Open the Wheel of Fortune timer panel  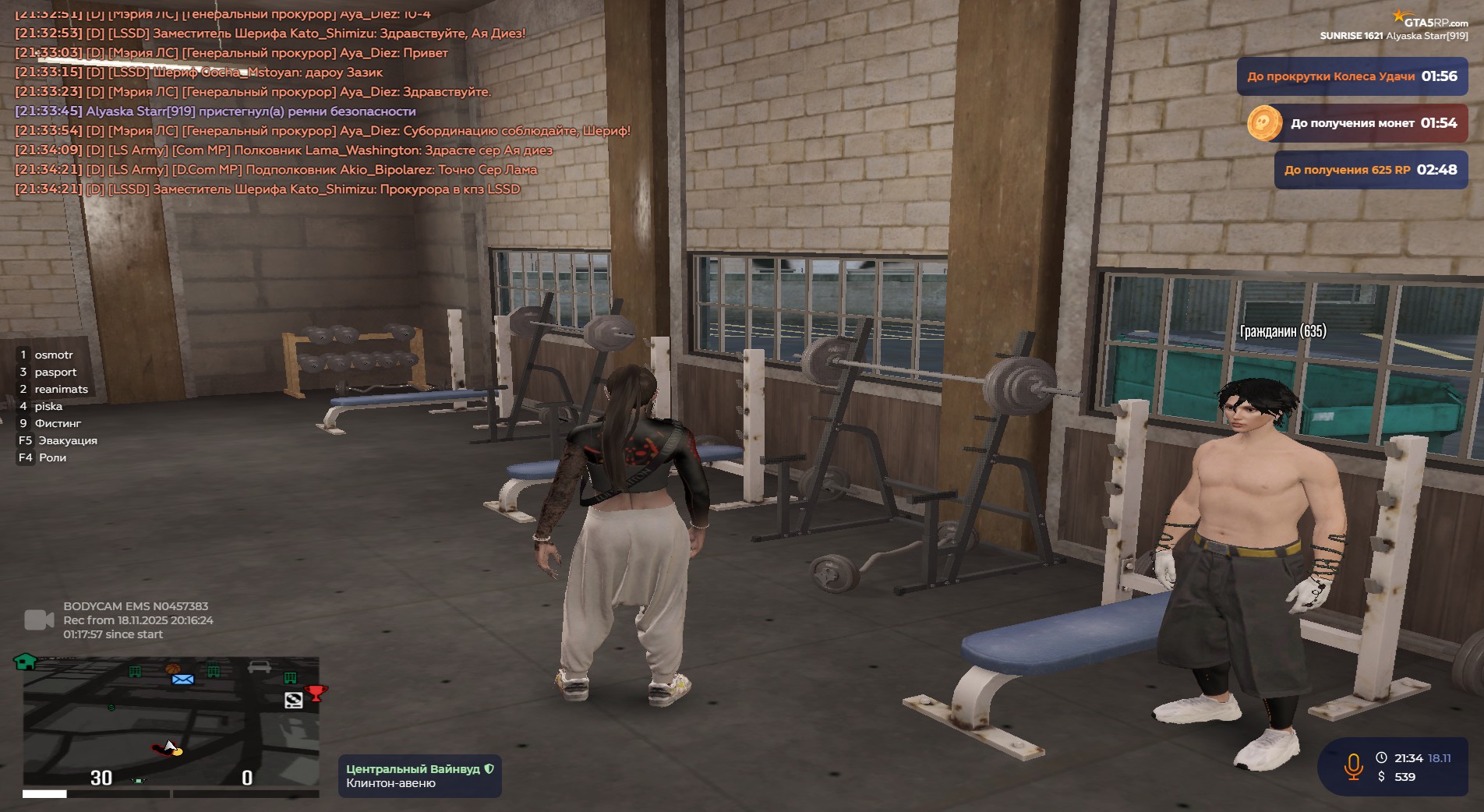[x=1351, y=76]
